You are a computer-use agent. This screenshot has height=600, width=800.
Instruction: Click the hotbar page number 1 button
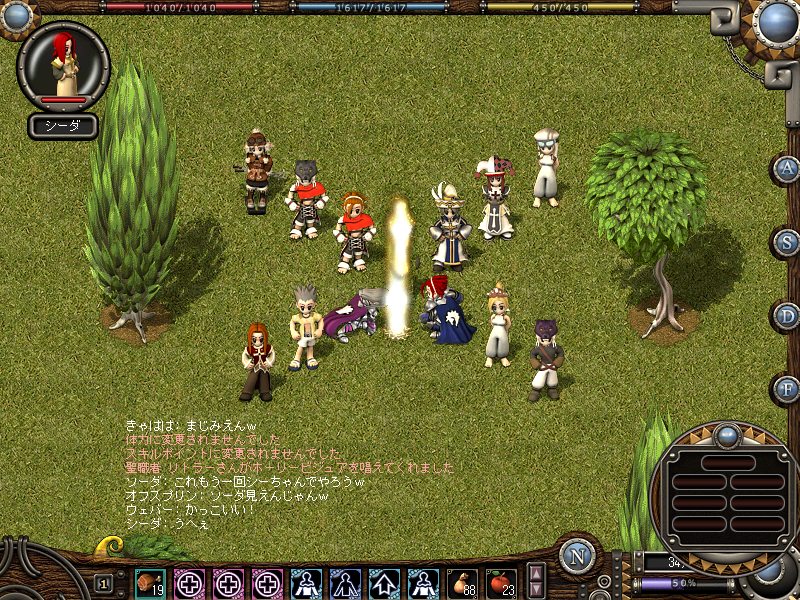point(104,583)
